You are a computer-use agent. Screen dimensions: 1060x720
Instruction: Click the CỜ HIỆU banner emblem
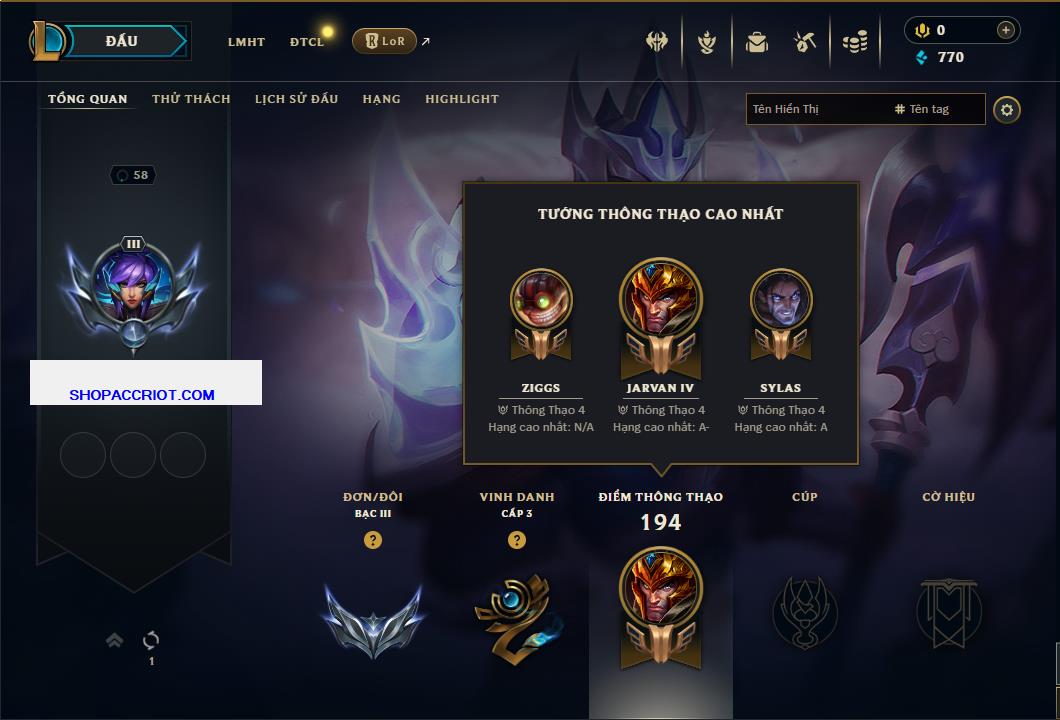(949, 611)
